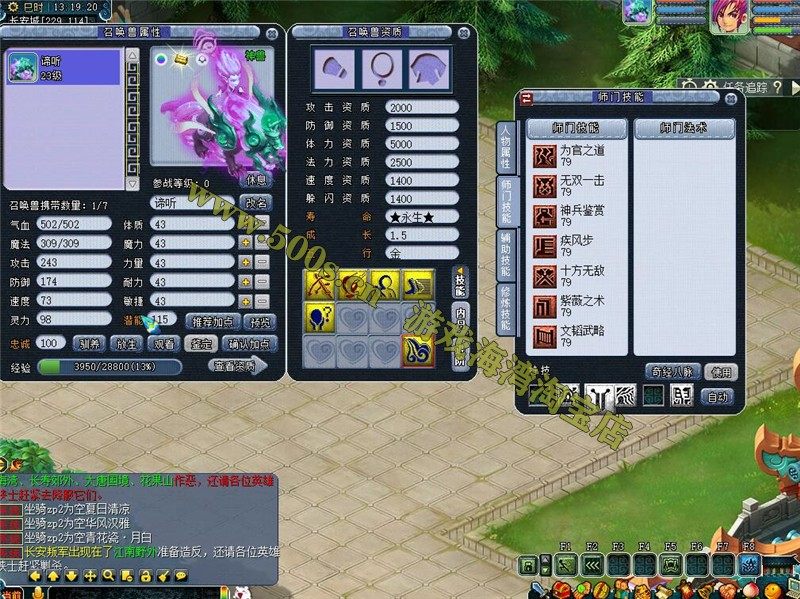Click the 自动 auto button
800x599 pixels.
coord(717,396)
